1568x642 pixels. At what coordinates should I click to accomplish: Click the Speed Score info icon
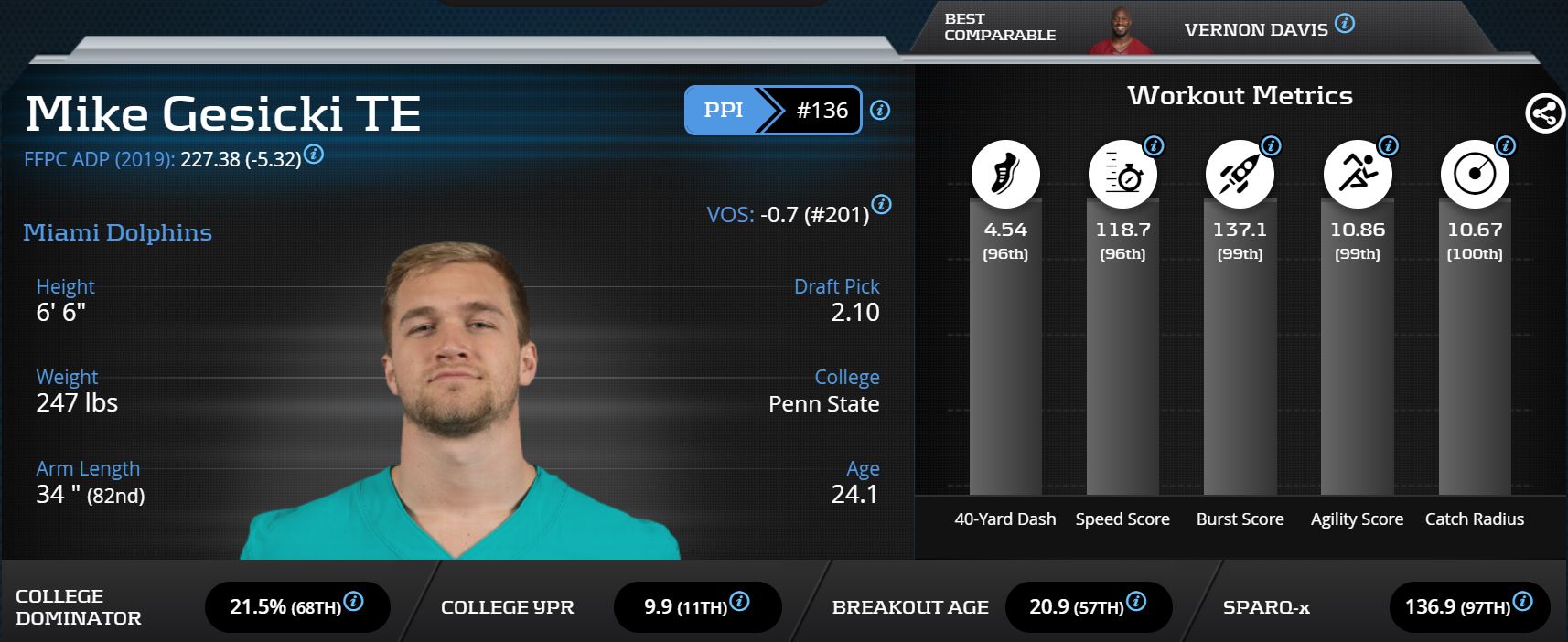point(1155,145)
